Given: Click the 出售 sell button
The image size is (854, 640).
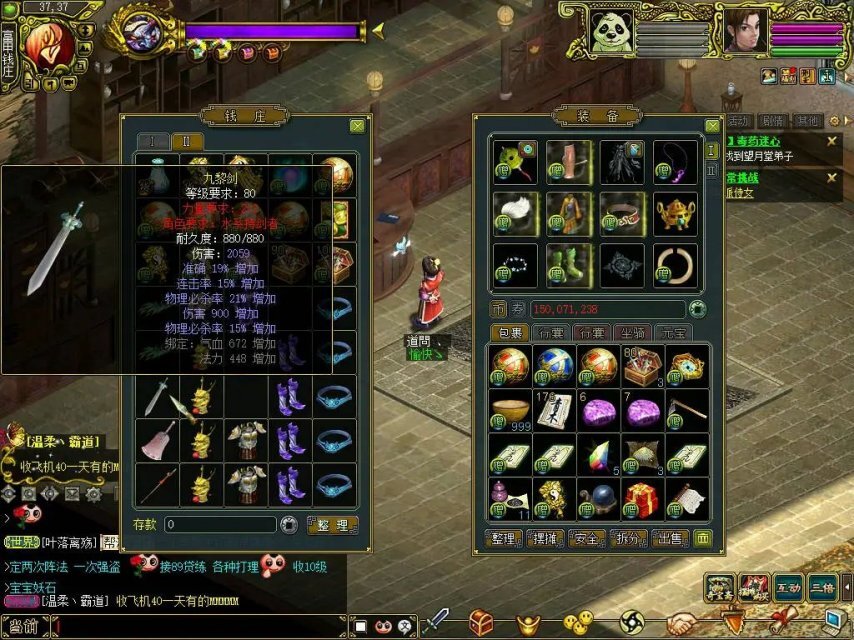Looking at the screenshot, I should pyautogui.click(x=669, y=539).
